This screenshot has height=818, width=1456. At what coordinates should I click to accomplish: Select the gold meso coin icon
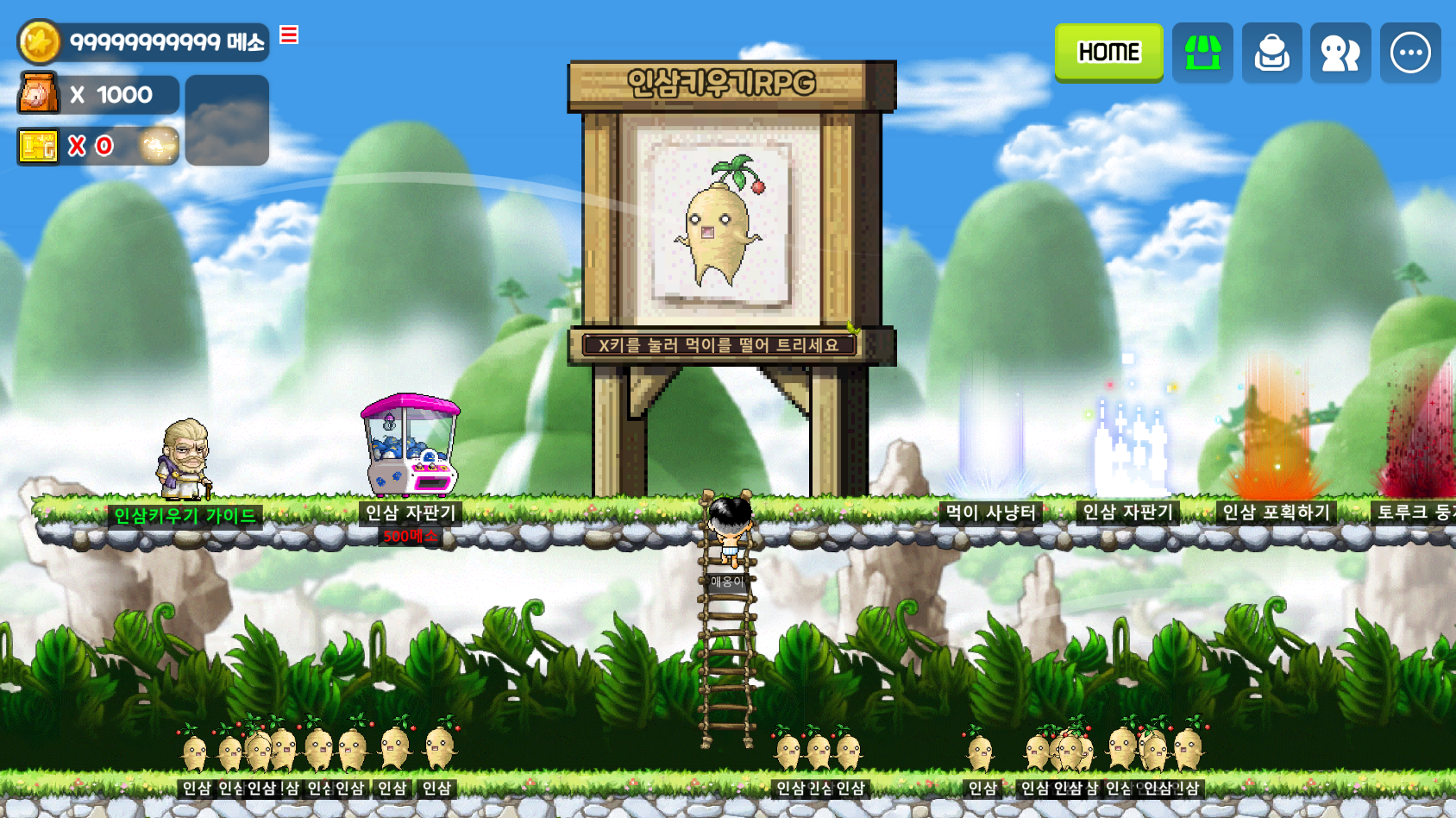coord(40,42)
